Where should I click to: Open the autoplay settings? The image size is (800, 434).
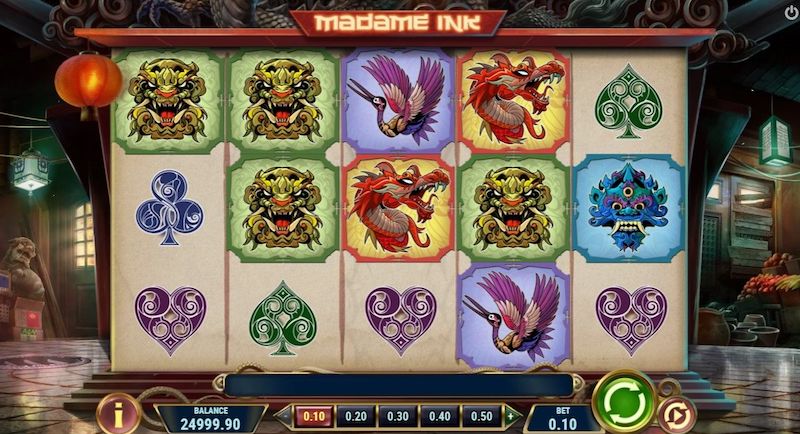[x=678, y=415]
